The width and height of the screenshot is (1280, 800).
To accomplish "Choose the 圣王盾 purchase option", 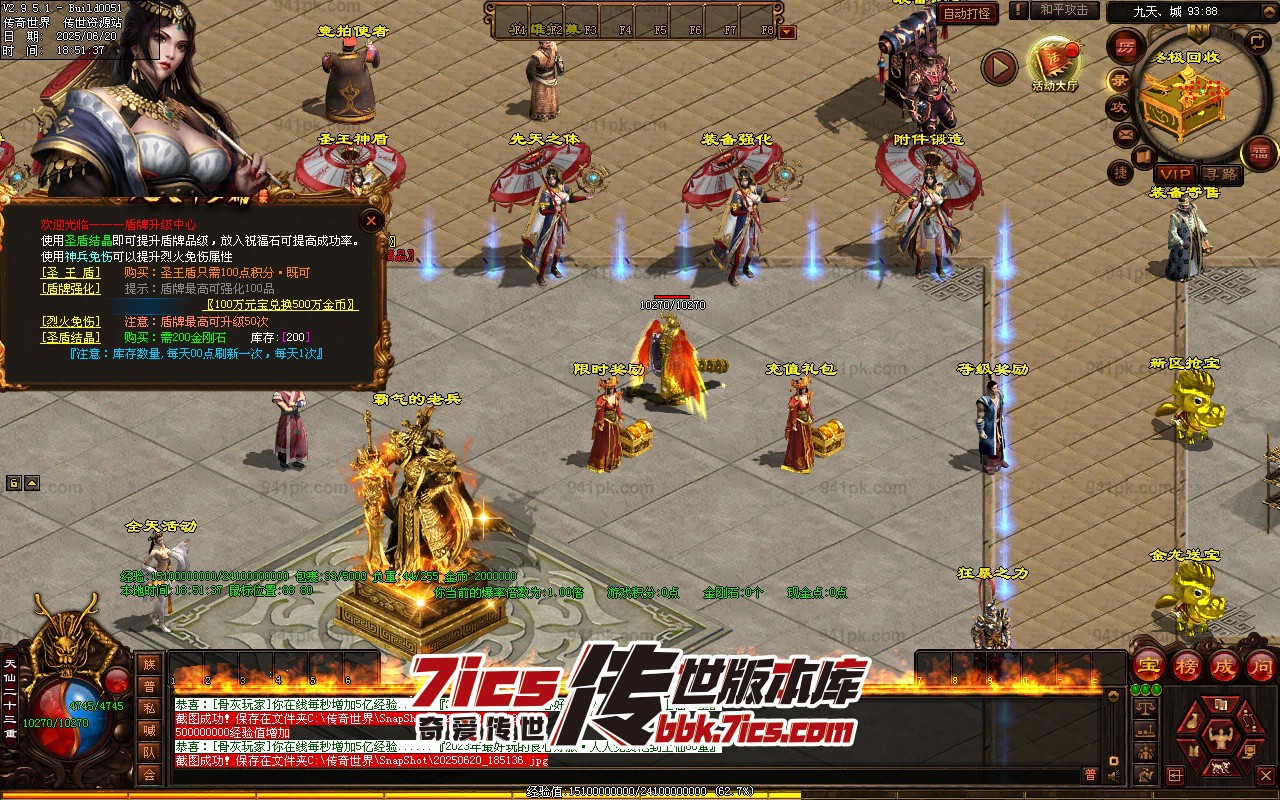I will (x=70, y=272).
